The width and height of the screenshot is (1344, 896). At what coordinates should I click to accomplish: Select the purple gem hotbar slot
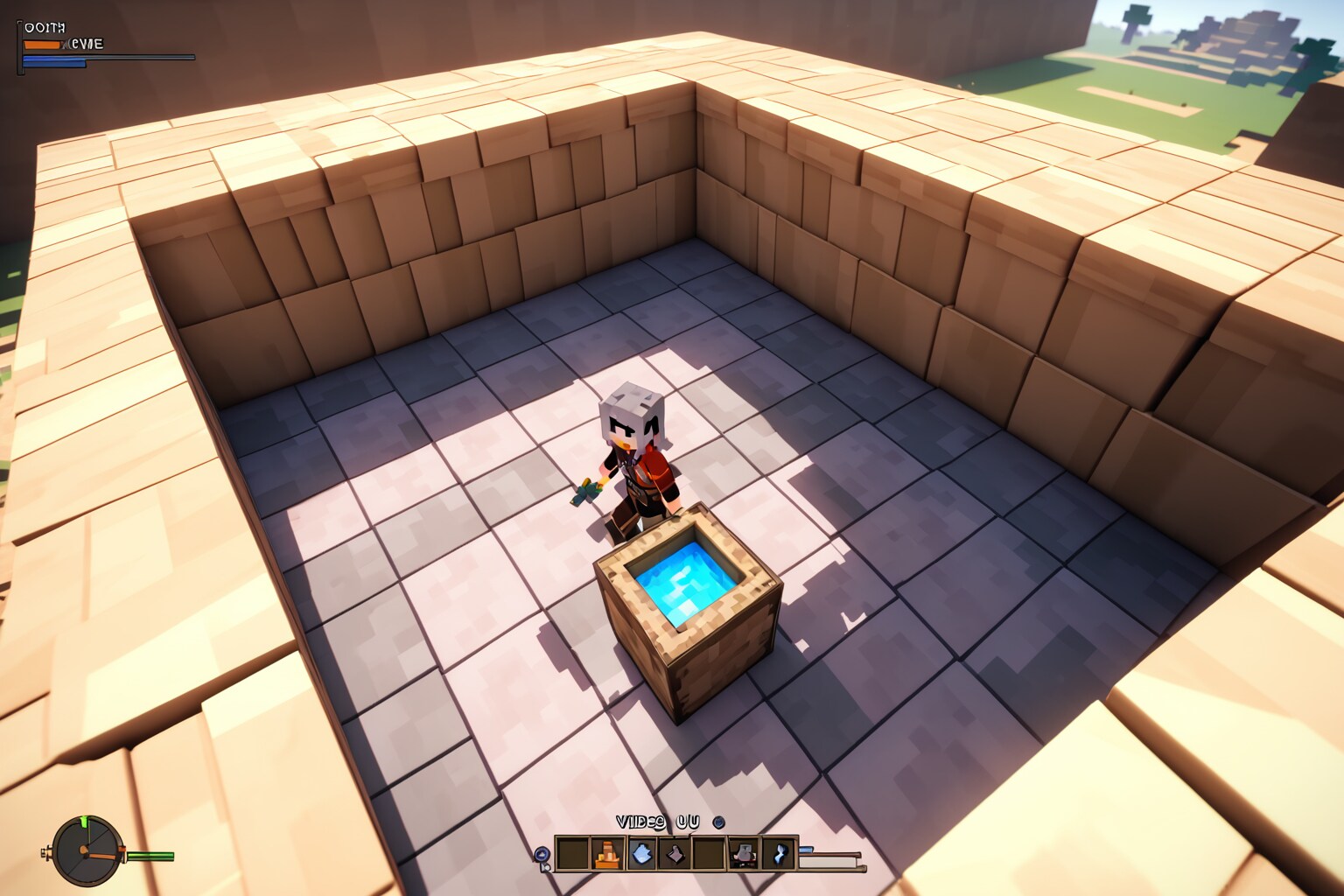point(675,853)
